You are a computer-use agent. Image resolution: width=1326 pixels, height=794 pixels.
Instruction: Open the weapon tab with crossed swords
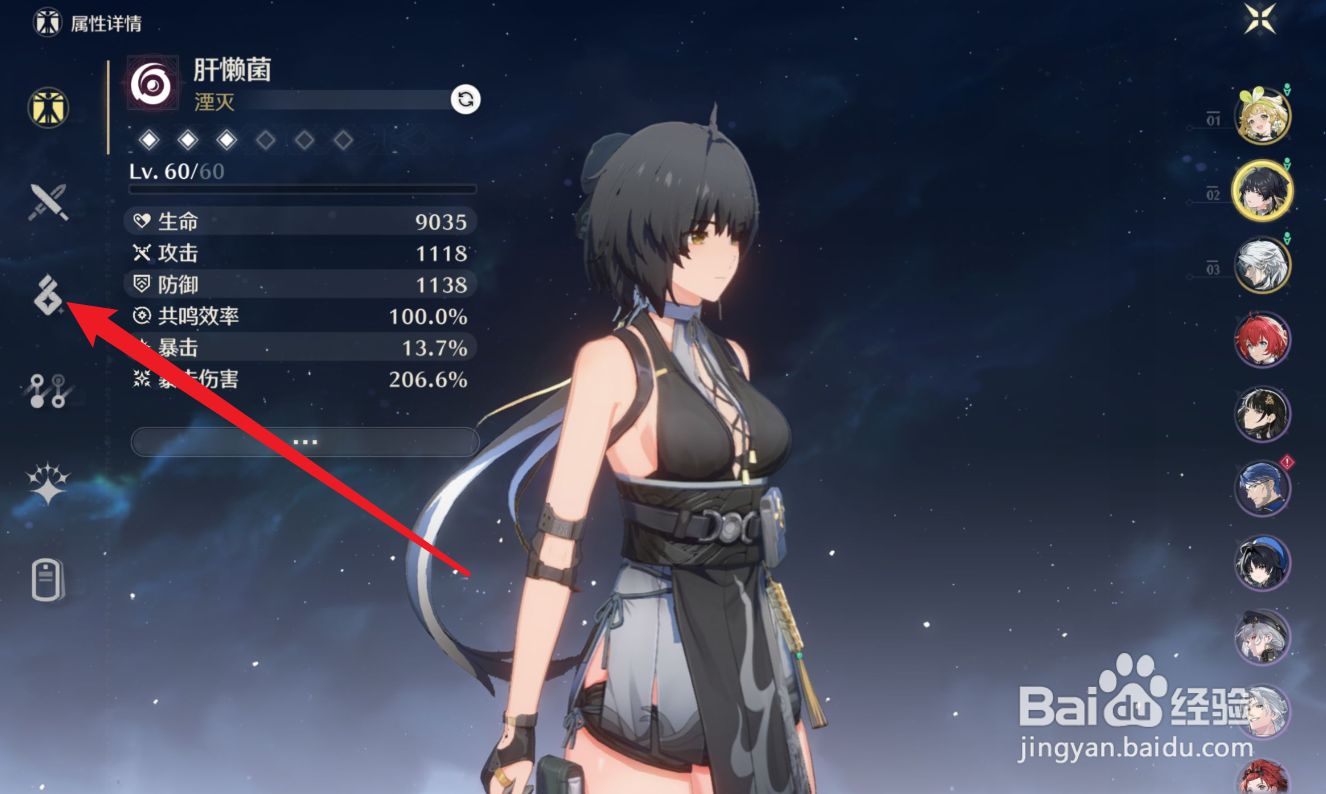48,202
